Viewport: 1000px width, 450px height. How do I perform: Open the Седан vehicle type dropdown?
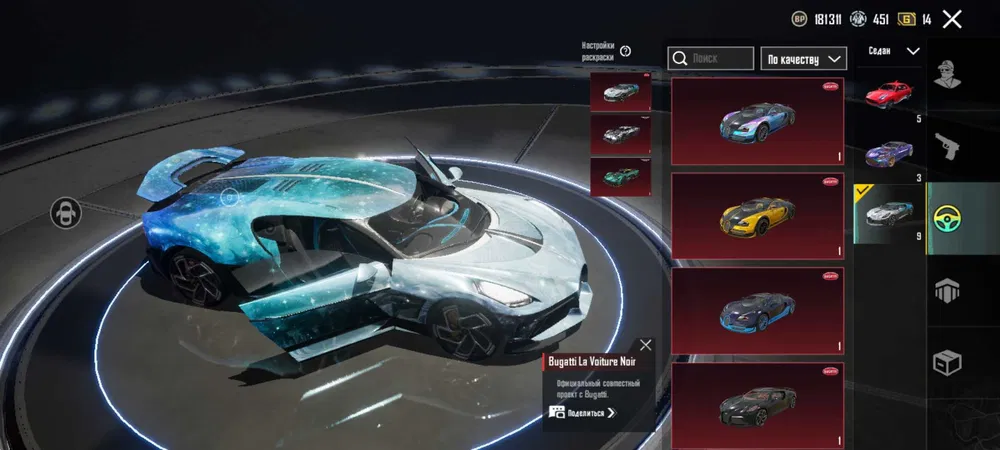point(893,51)
